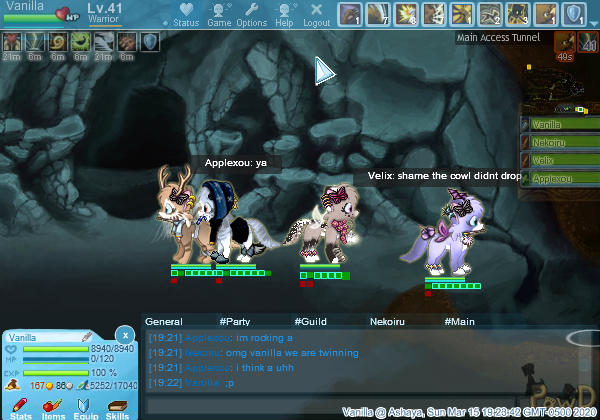Open the Items inventory
The width and height of the screenshot is (600, 420).
coord(54,407)
